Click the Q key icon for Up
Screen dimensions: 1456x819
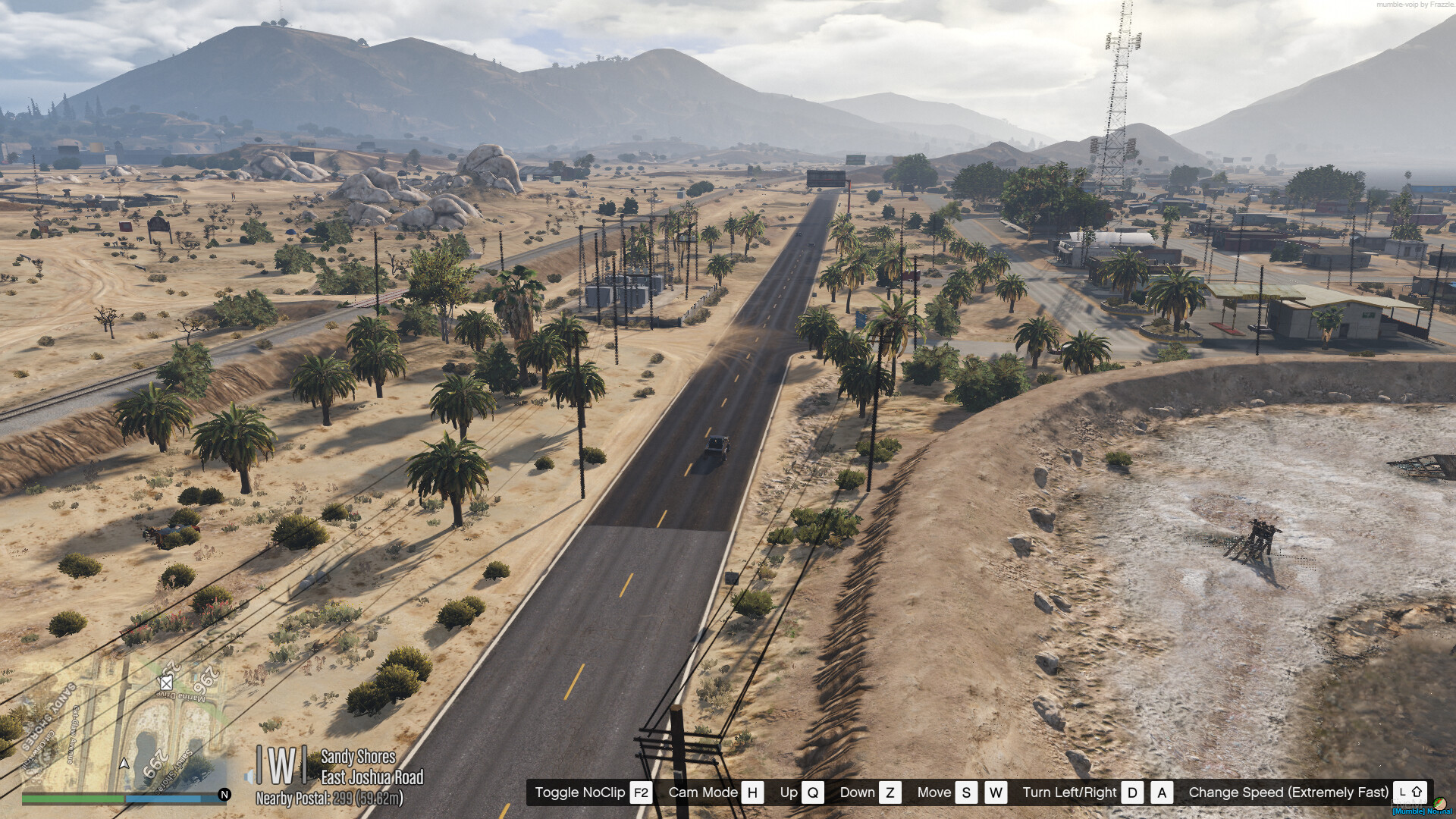813,792
